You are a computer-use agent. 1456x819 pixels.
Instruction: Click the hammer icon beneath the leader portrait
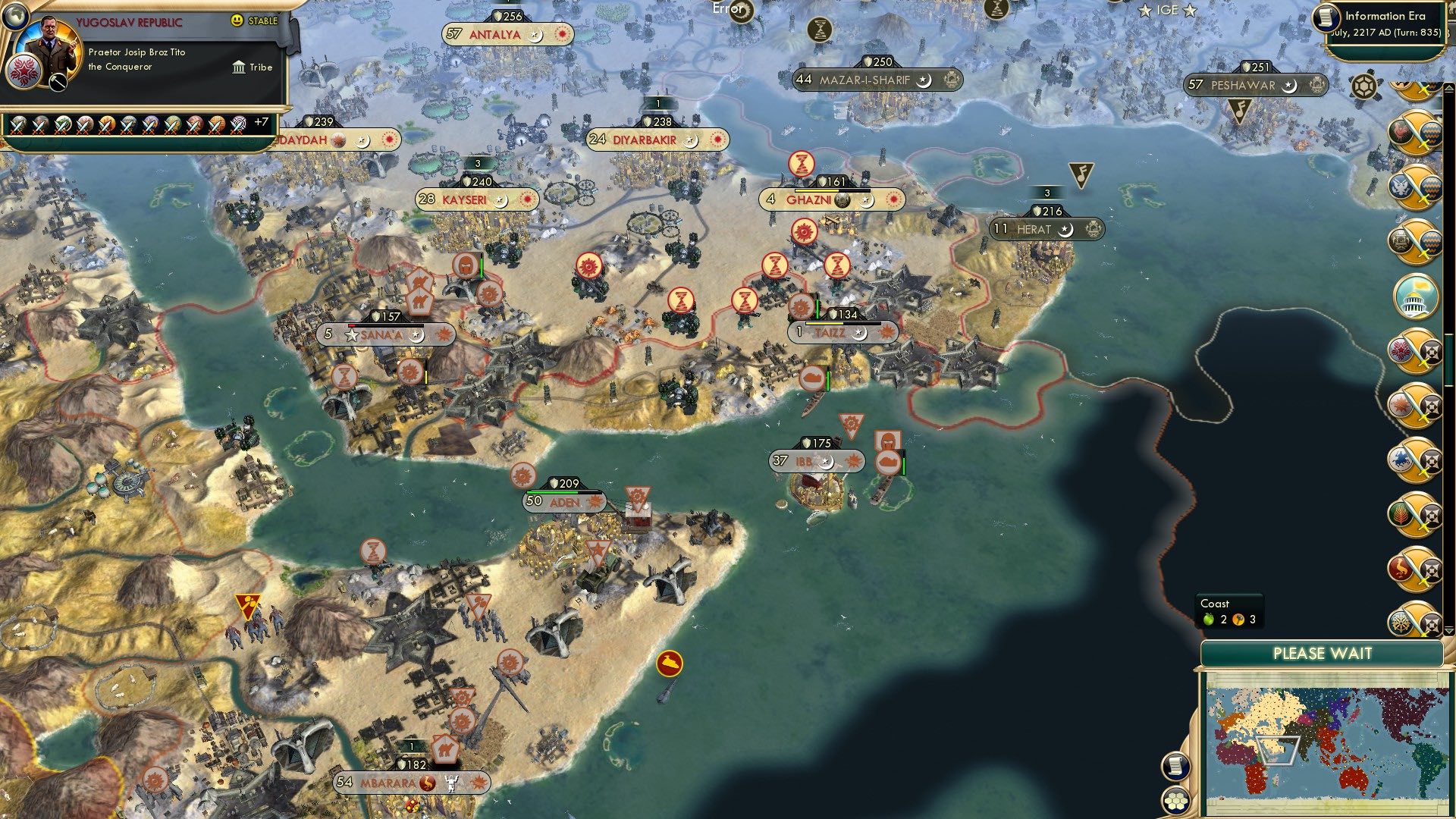pos(58,82)
